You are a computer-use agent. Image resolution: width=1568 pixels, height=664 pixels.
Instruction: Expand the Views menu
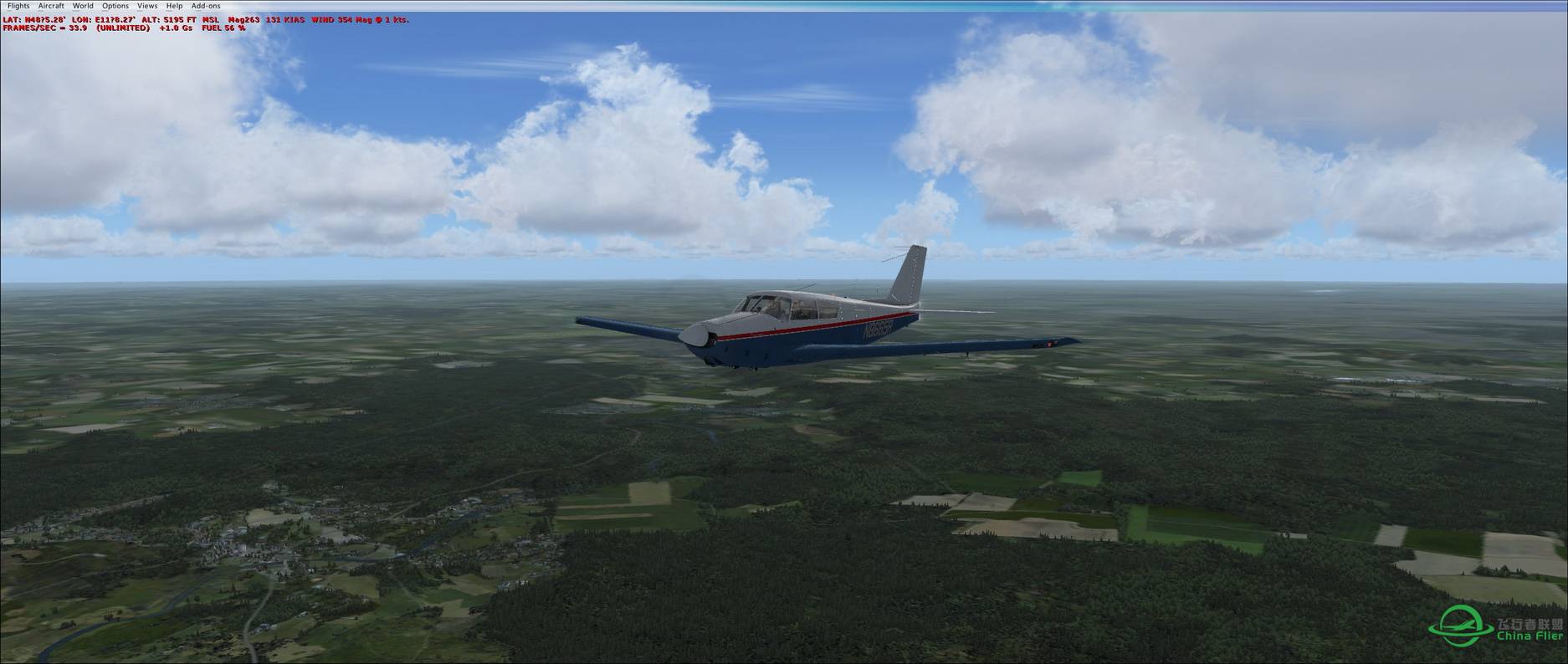click(x=147, y=6)
